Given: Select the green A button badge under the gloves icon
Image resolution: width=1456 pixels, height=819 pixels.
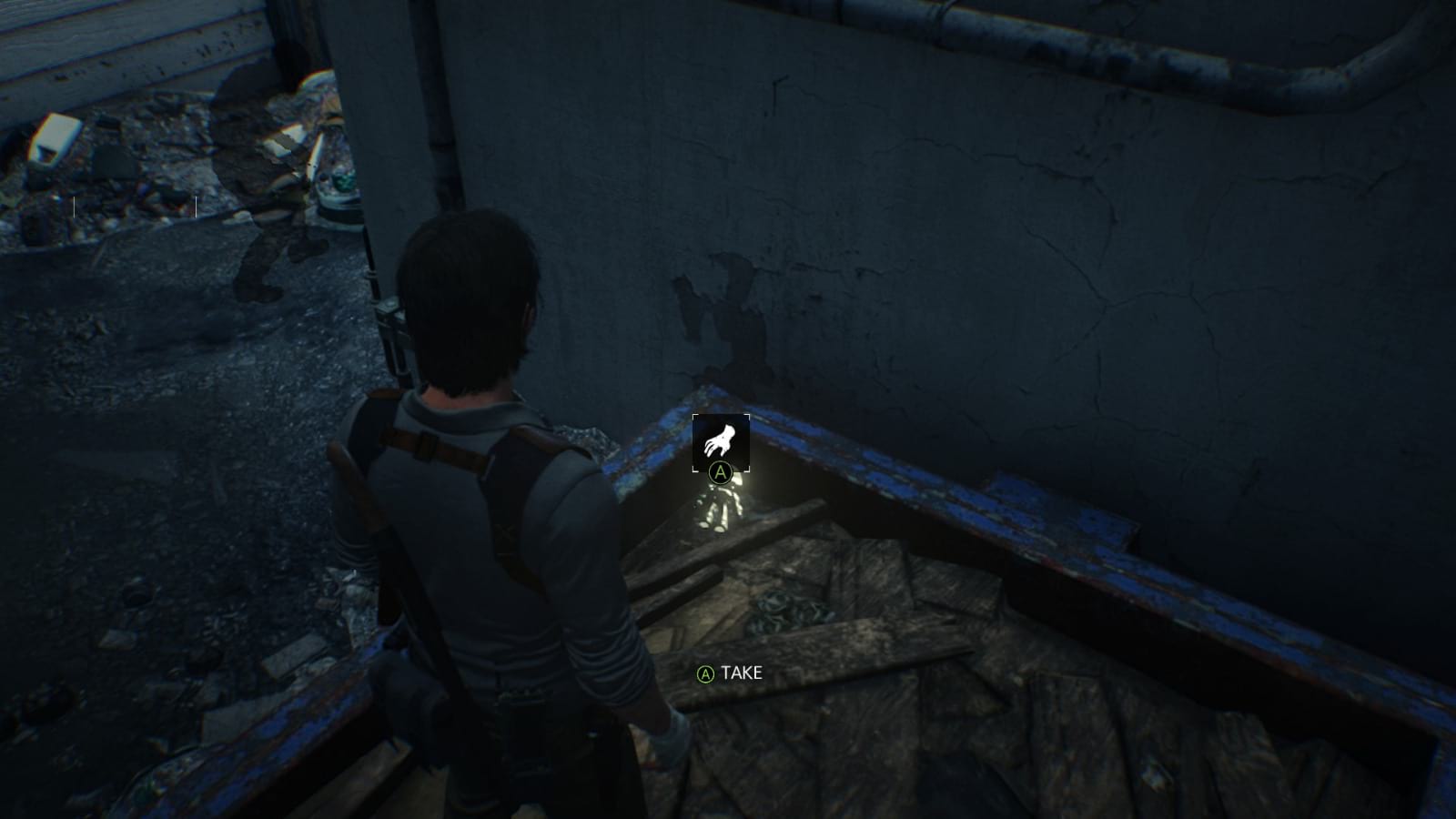Looking at the screenshot, I should point(720,472).
